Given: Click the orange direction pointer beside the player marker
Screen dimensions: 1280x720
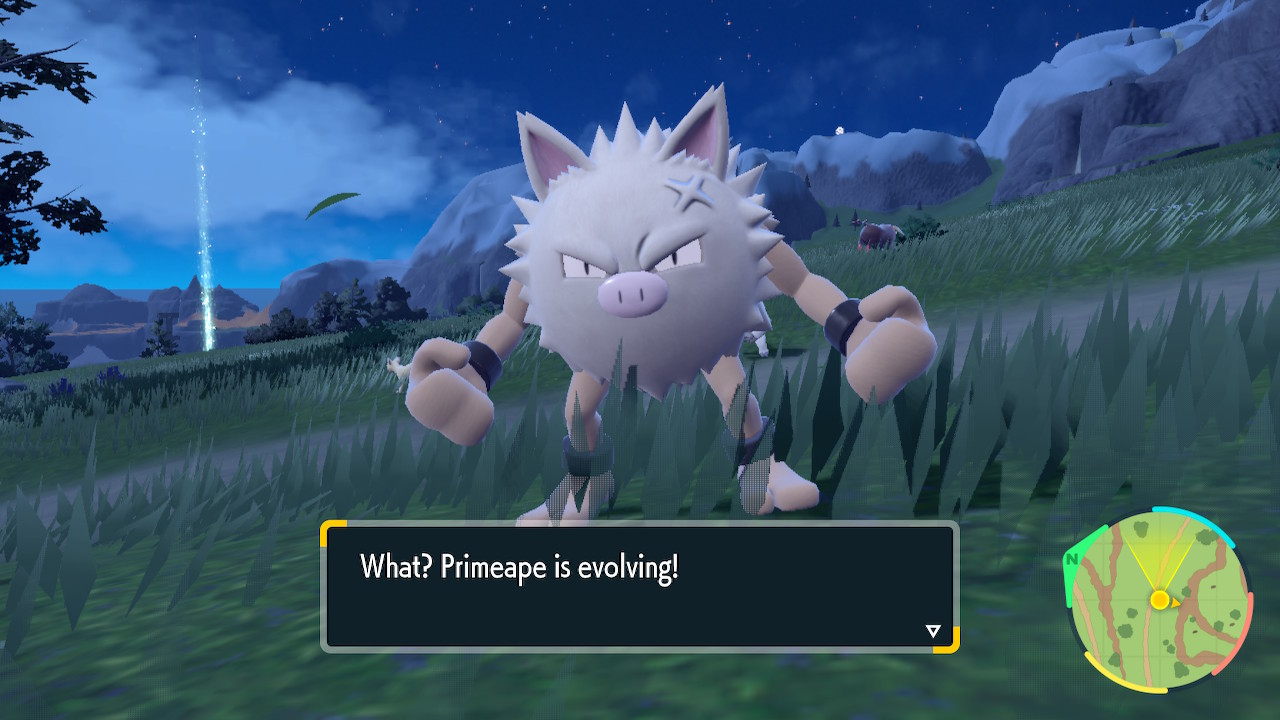Looking at the screenshot, I should point(1176,602).
